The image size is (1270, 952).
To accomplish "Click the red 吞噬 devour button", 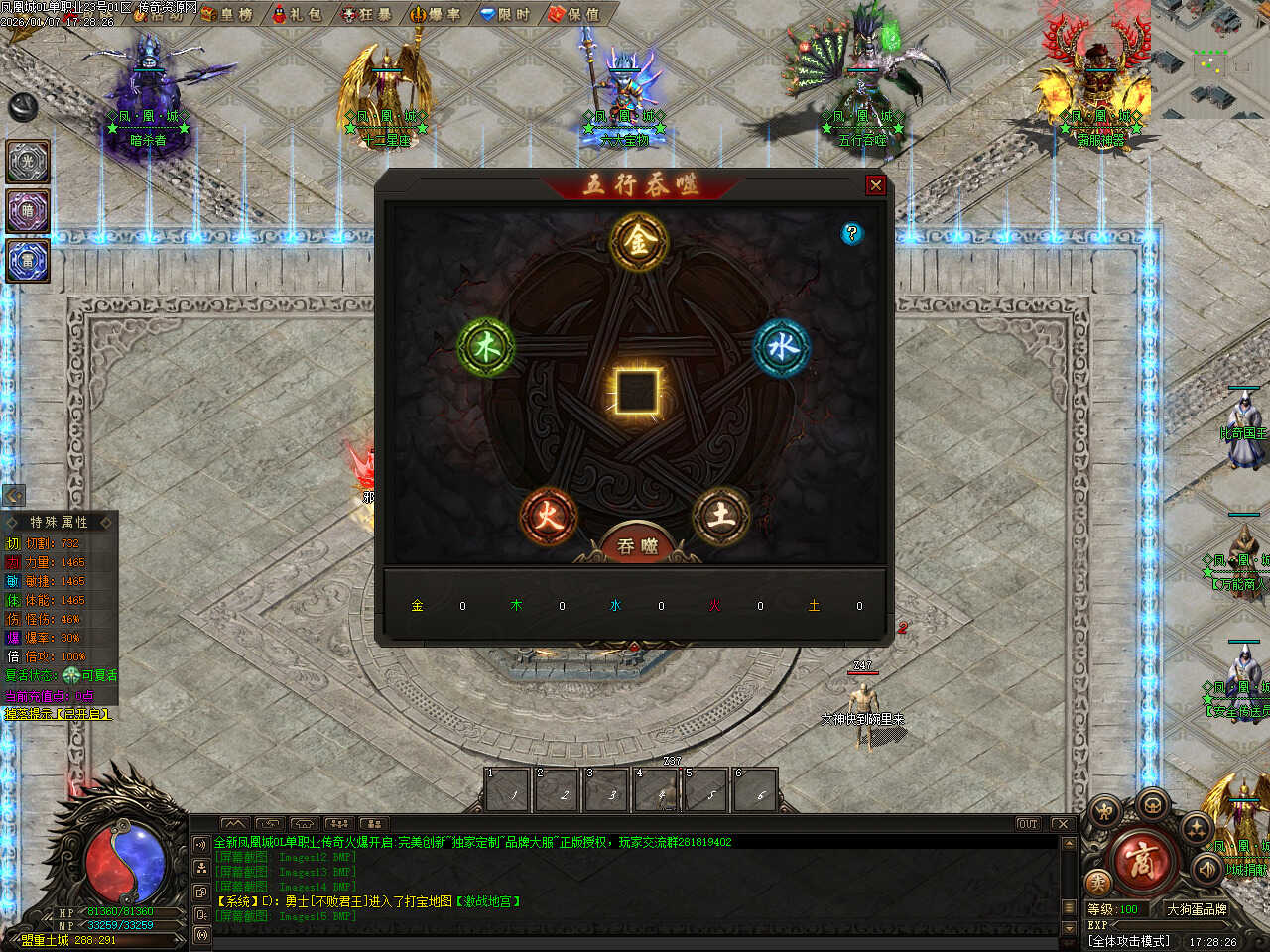I will pos(638,546).
